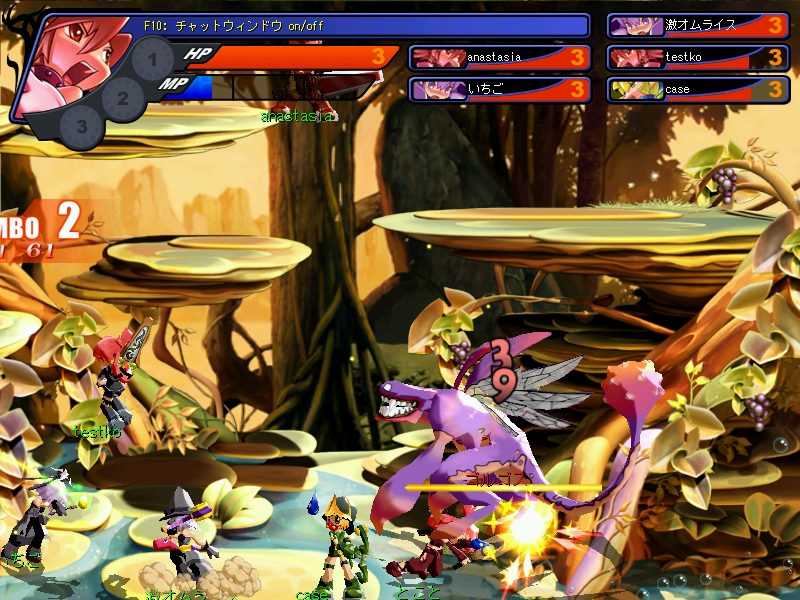Select the case player row
This screenshot has width=800, height=600.
697,90
